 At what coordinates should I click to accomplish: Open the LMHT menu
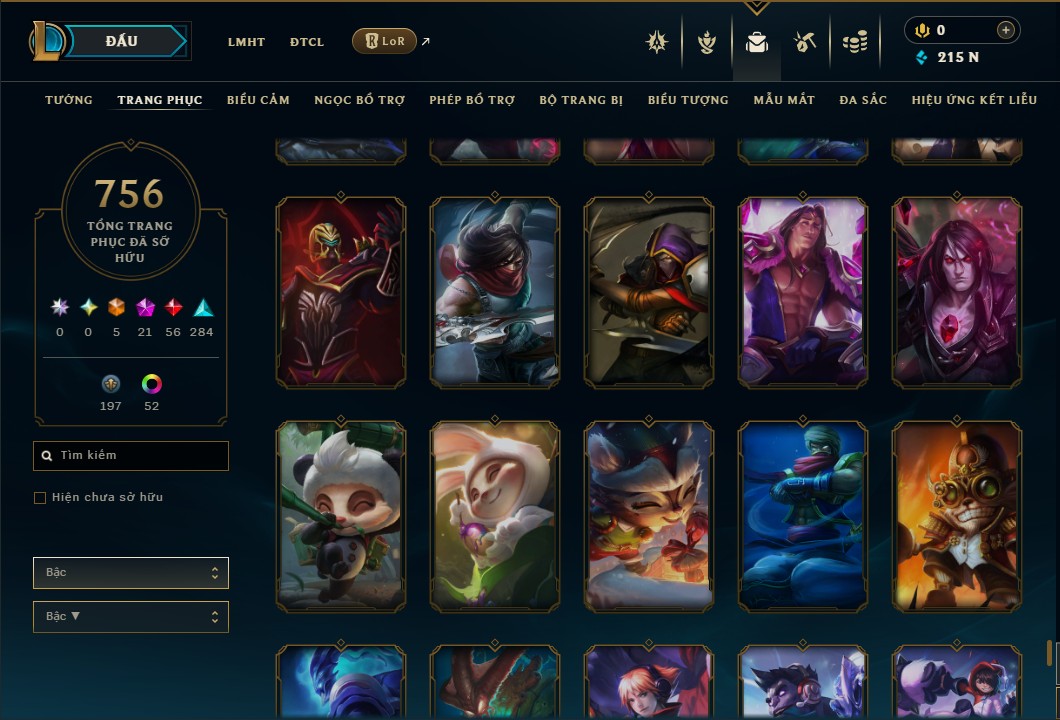click(x=246, y=42)
